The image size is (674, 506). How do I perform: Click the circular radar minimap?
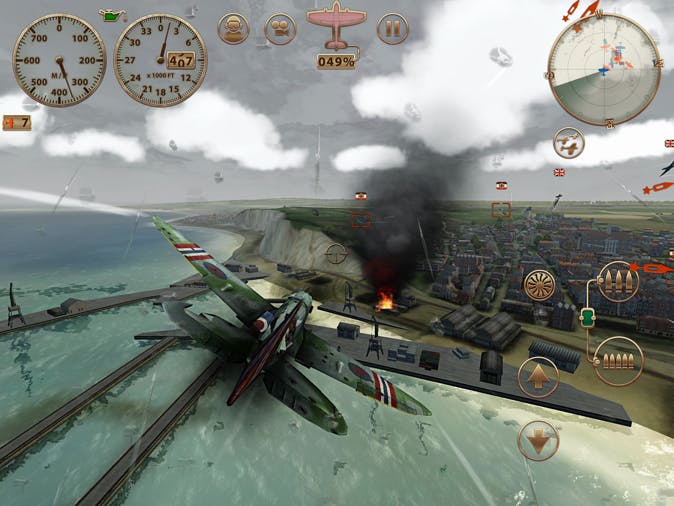tap(597, 69)
